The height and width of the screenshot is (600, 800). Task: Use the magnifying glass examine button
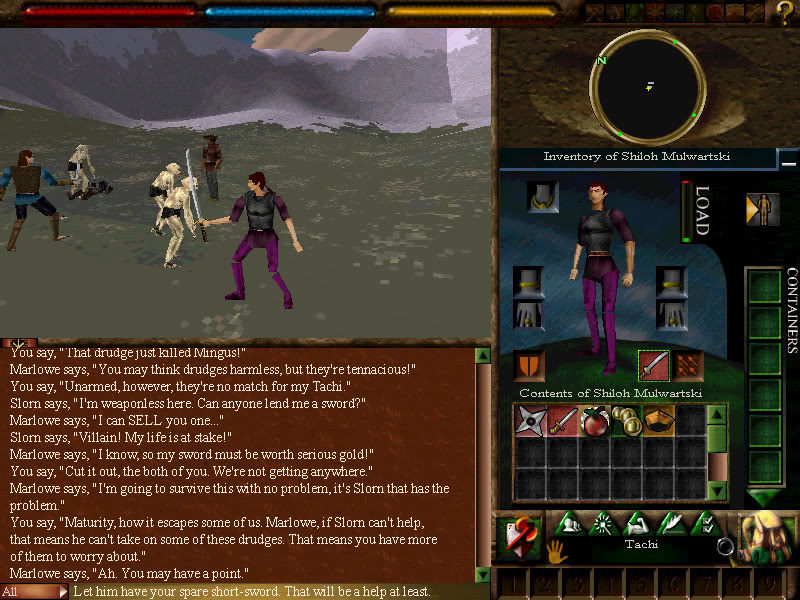coord(726,547)
